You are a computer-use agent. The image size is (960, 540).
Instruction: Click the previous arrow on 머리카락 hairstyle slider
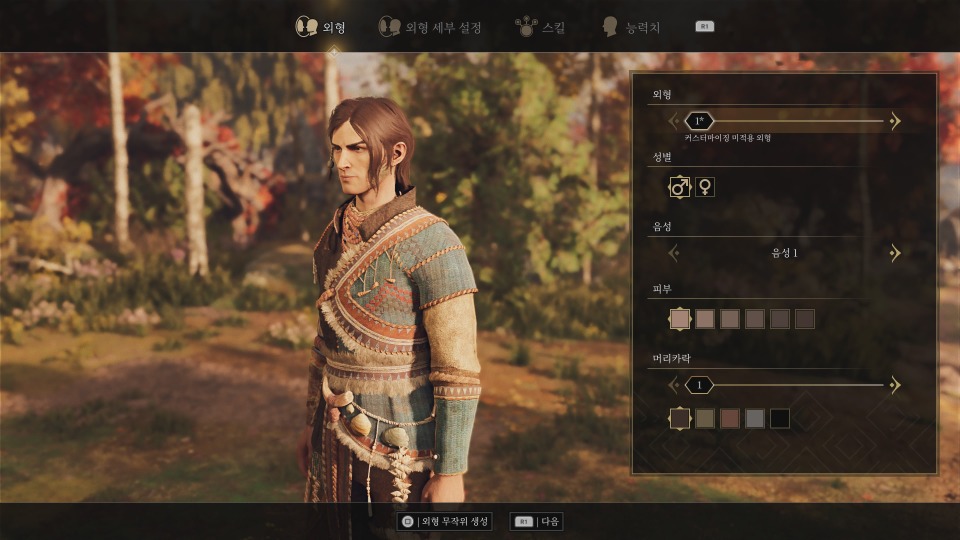[x=674, y=385]
